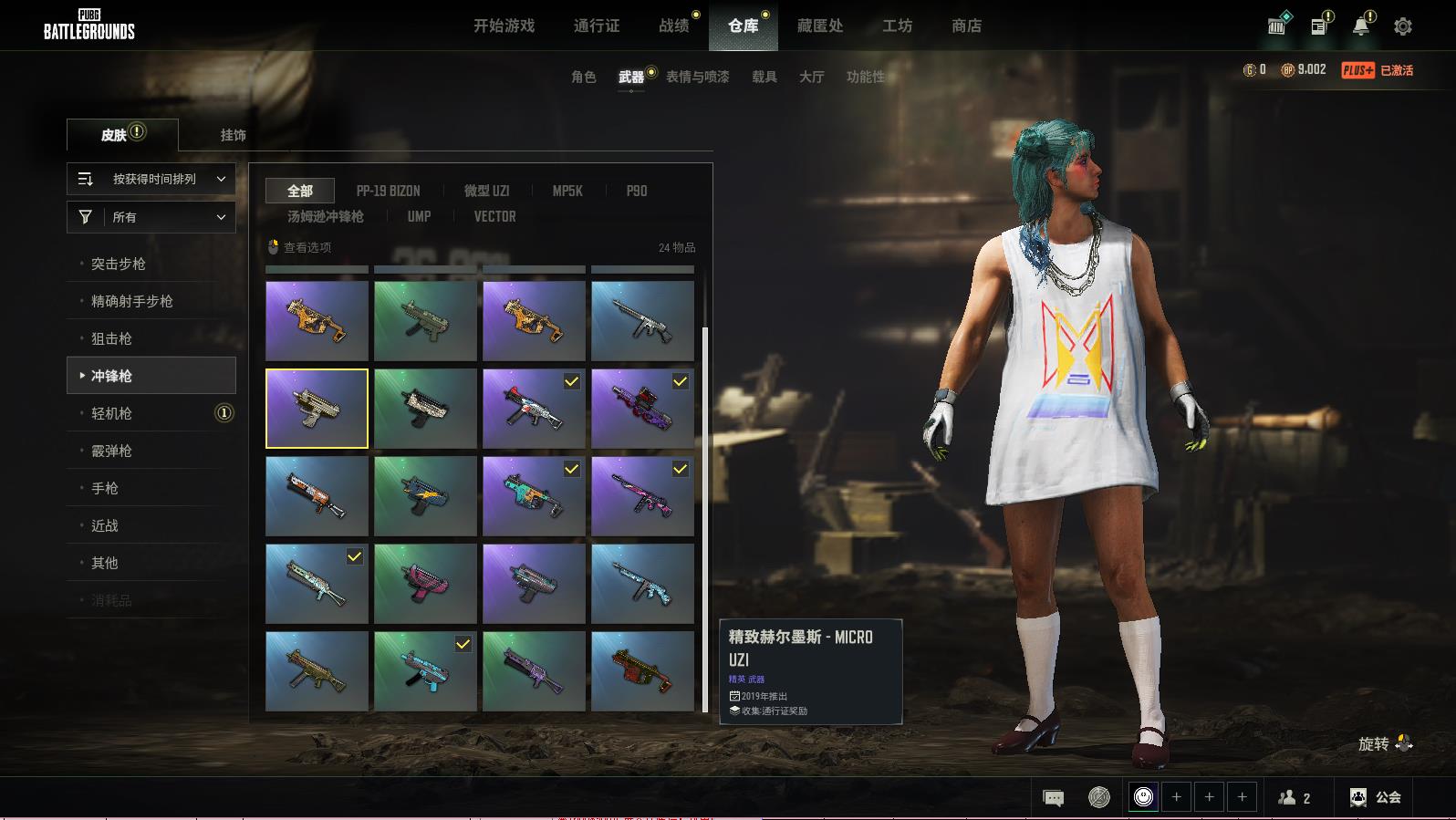Screen dimensions: 1456x820
Task: Go to the 工坊 workshop
Action: 897,26
